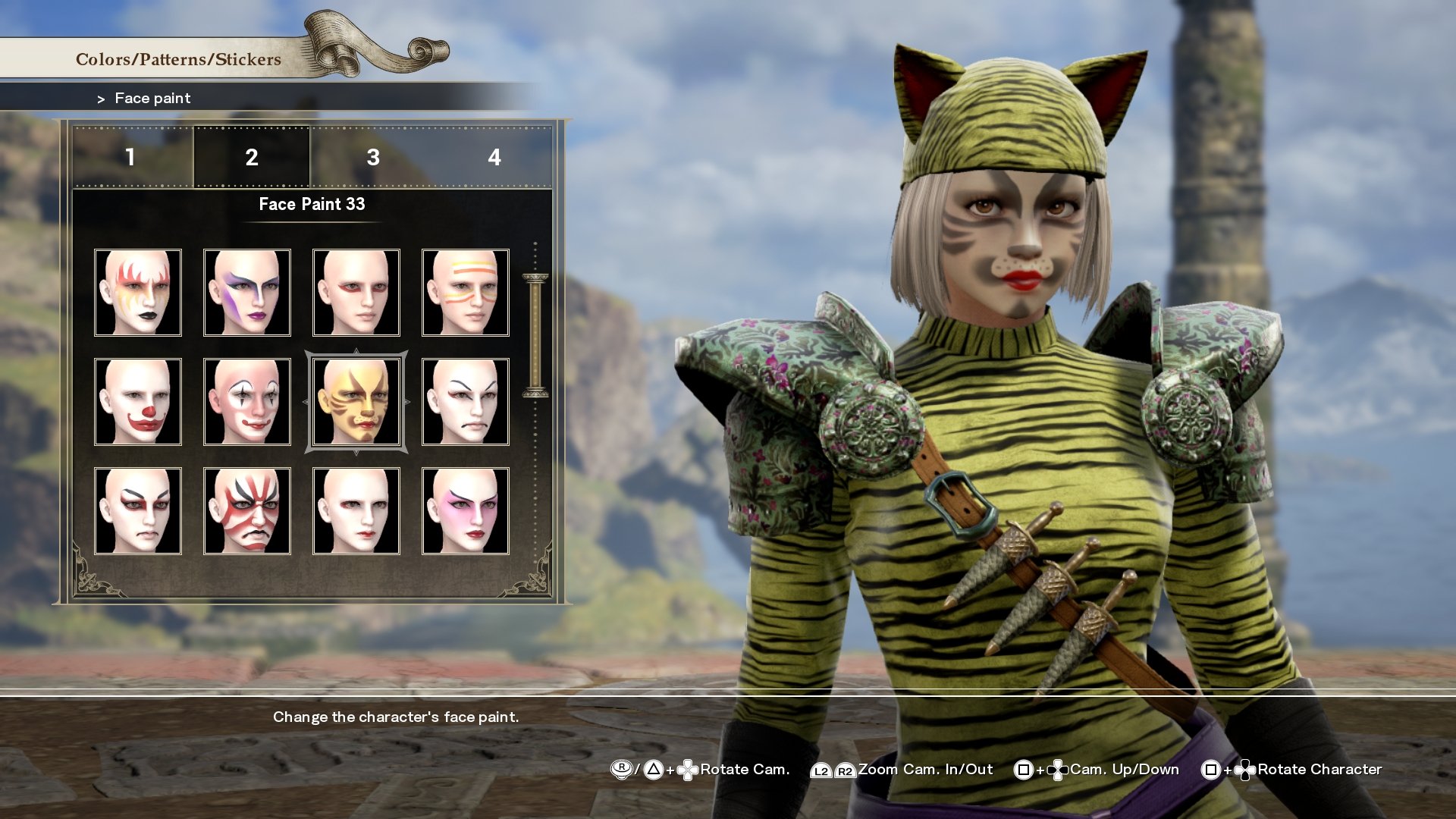Viewport: 1456px width, 819px height.
Task: Click the currently highlighted tiger face paint
Action: [x=357, y=402]
